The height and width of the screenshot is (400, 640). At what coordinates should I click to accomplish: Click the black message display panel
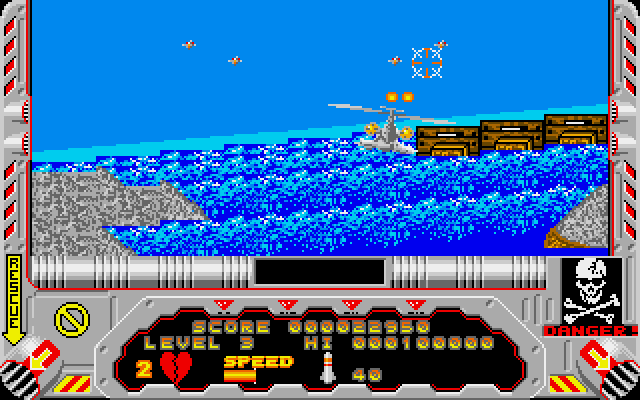pos(320,271)
